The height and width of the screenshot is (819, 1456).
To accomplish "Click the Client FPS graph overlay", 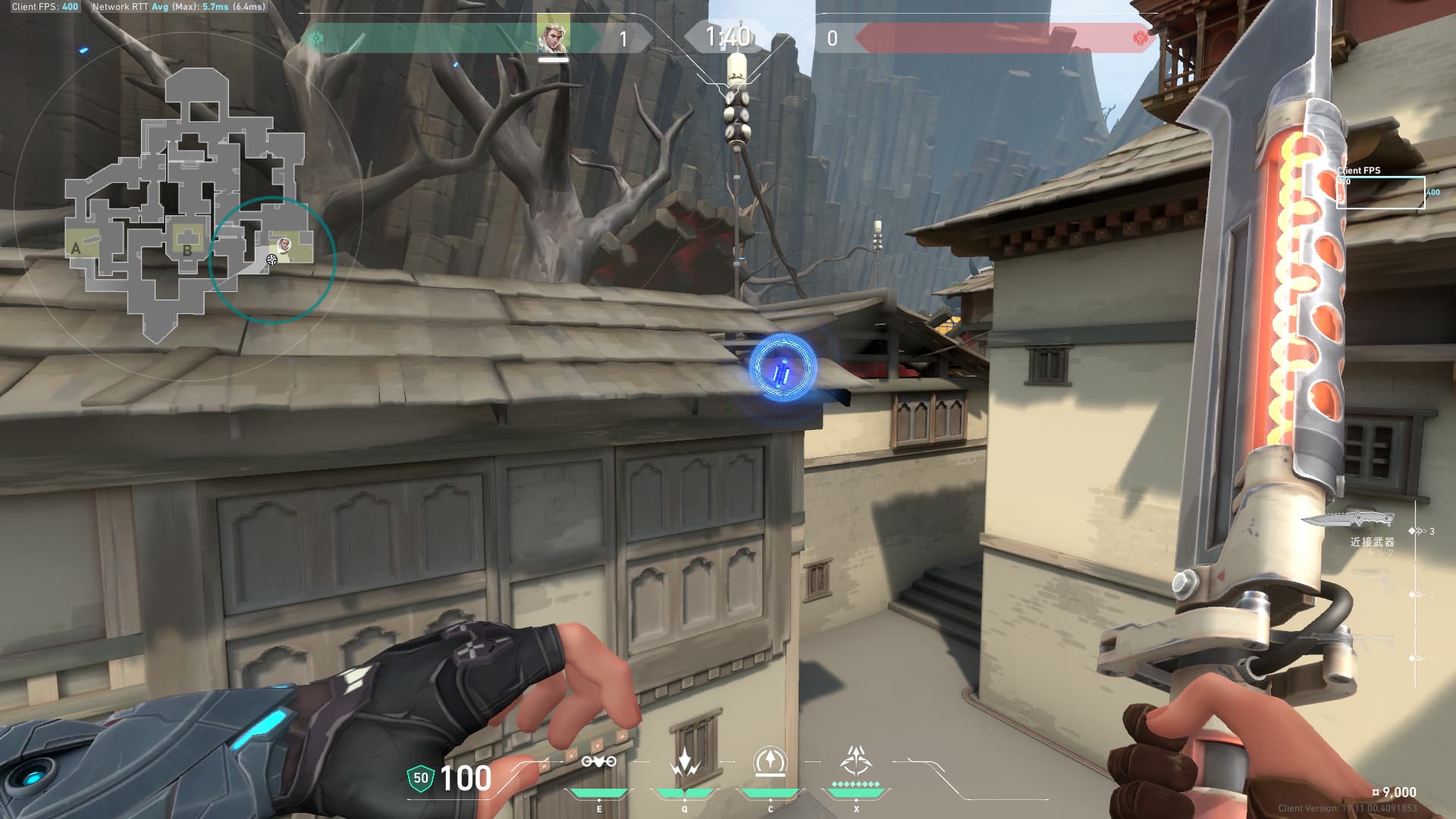I will coord(1380,192).
